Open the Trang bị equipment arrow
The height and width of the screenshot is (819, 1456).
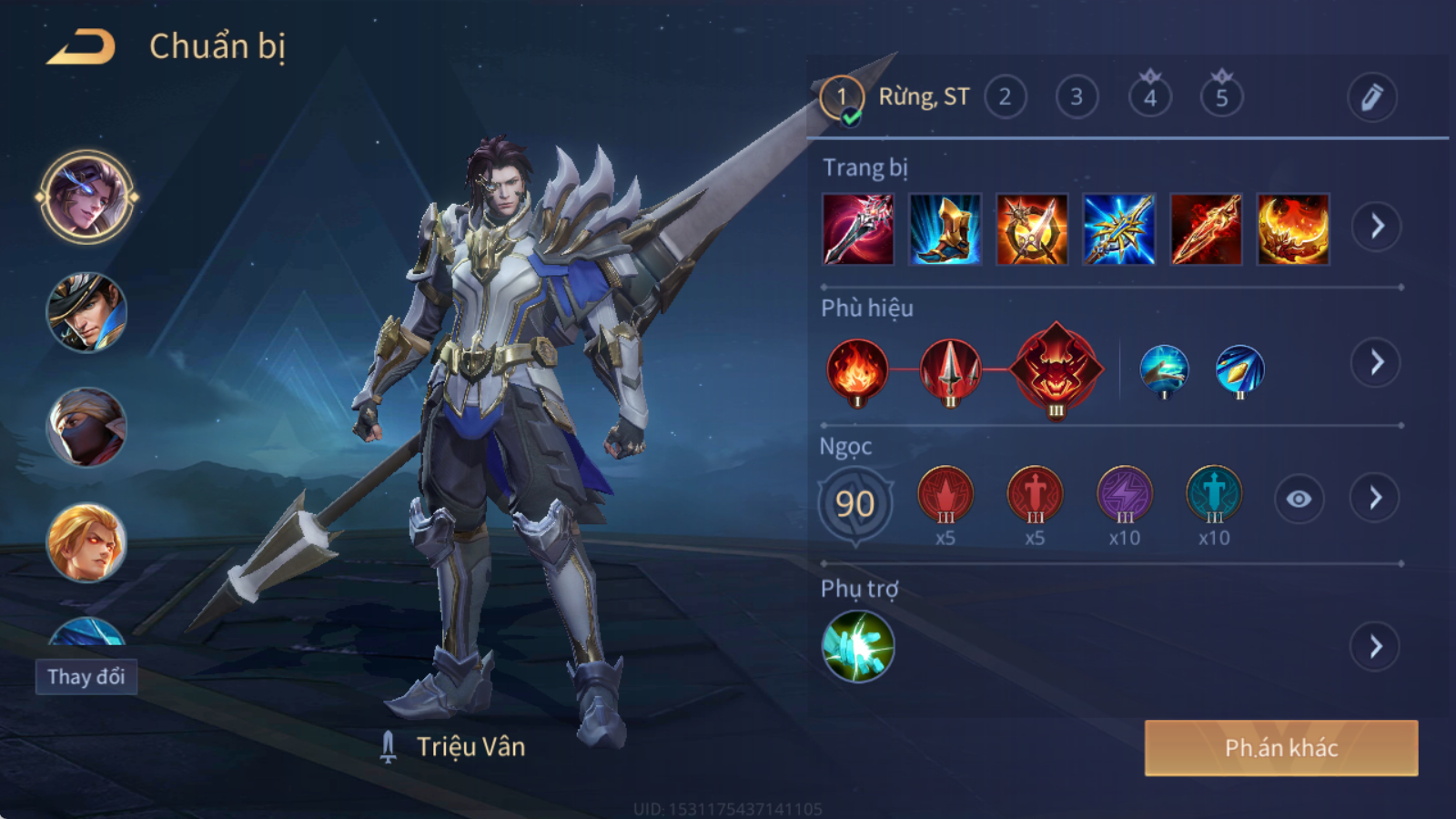tap(1376, 226)
